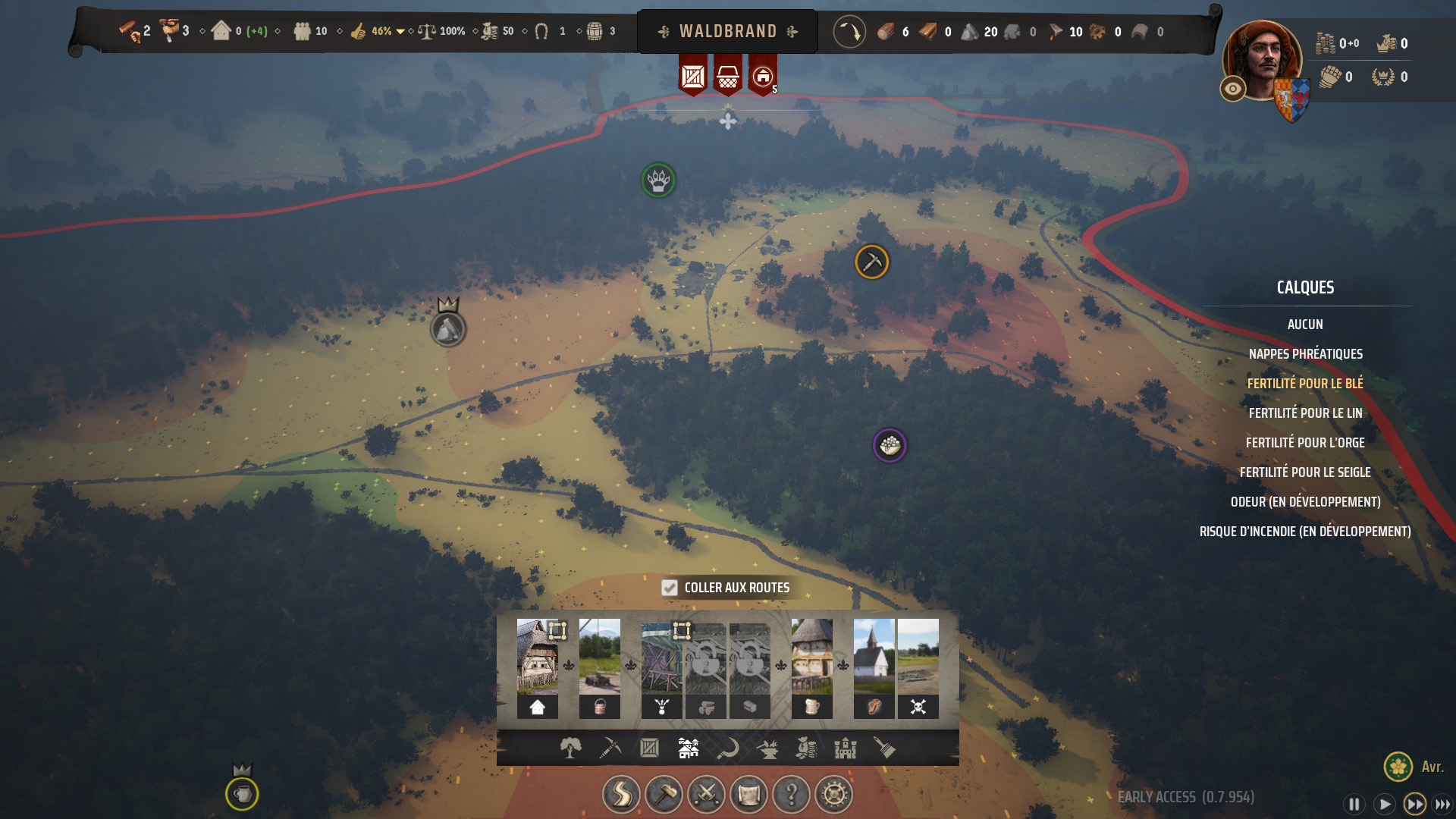Image resolution: width=1456 pixels, height=819 pixels.
Task: Choose the church building card
Action: [x=874, y=667]
